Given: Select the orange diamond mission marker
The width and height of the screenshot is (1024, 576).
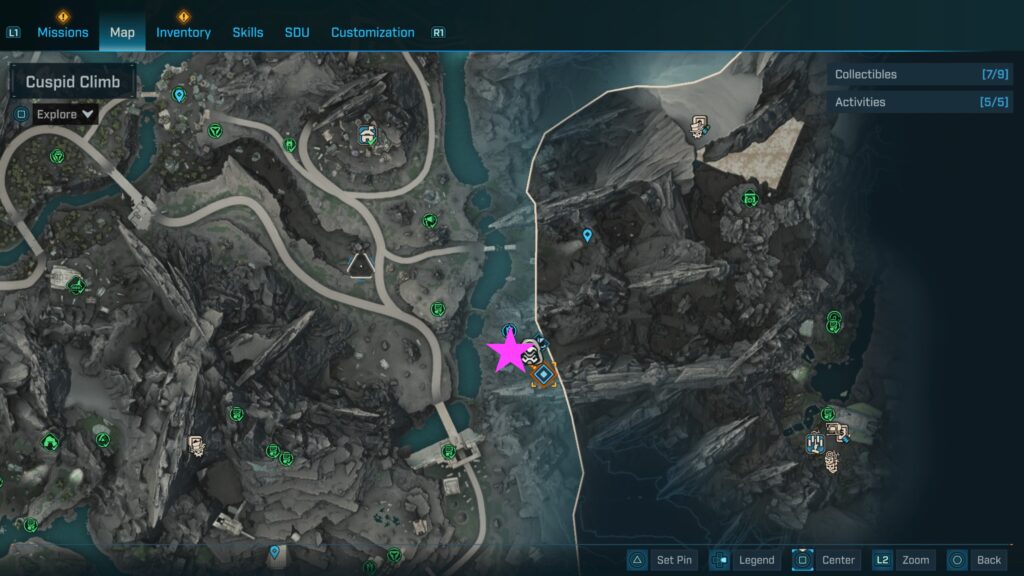Looking at the screenshot, I should click(543, 375).
